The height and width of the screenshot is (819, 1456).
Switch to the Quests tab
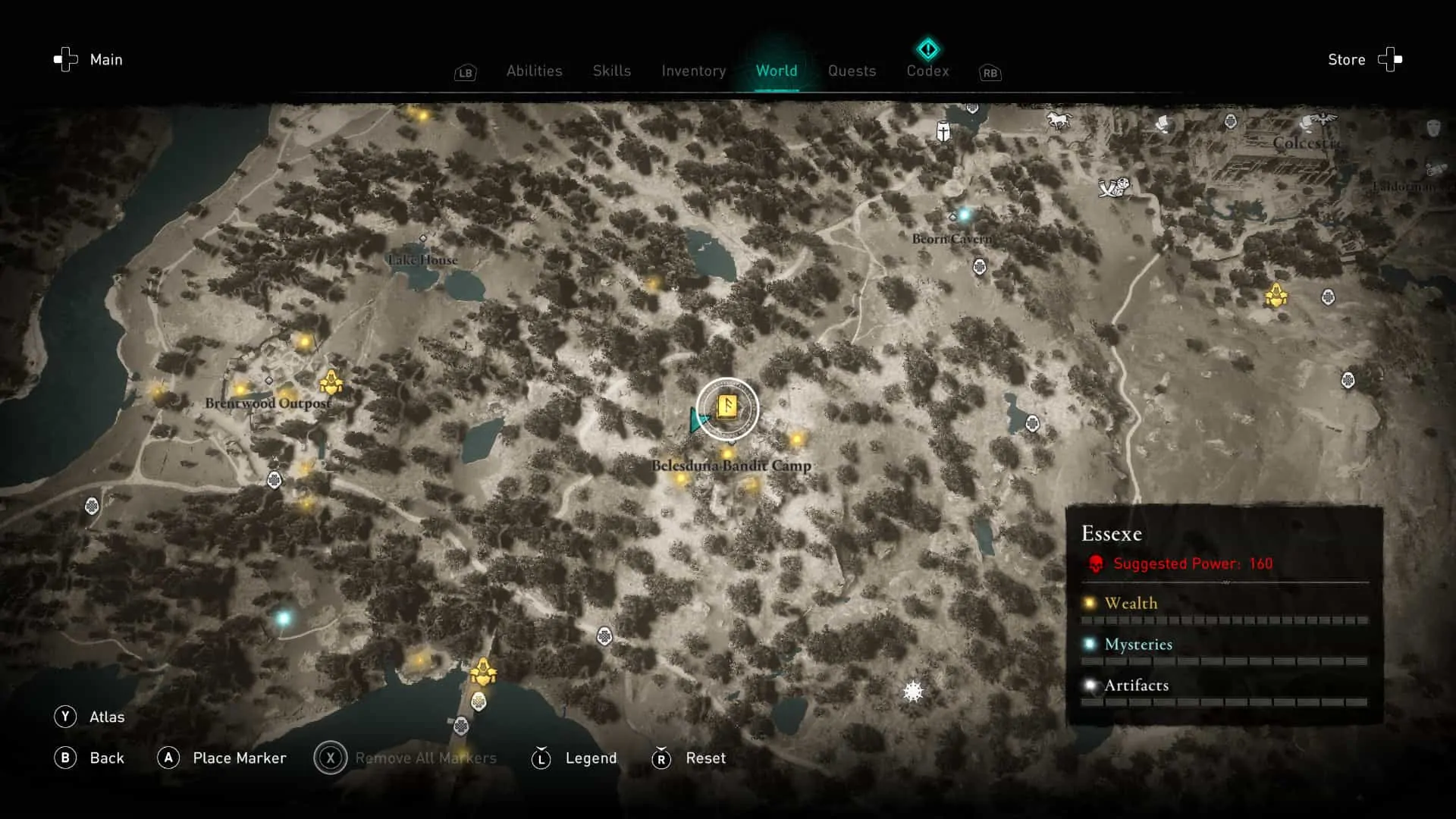click(x=852, y=71)
